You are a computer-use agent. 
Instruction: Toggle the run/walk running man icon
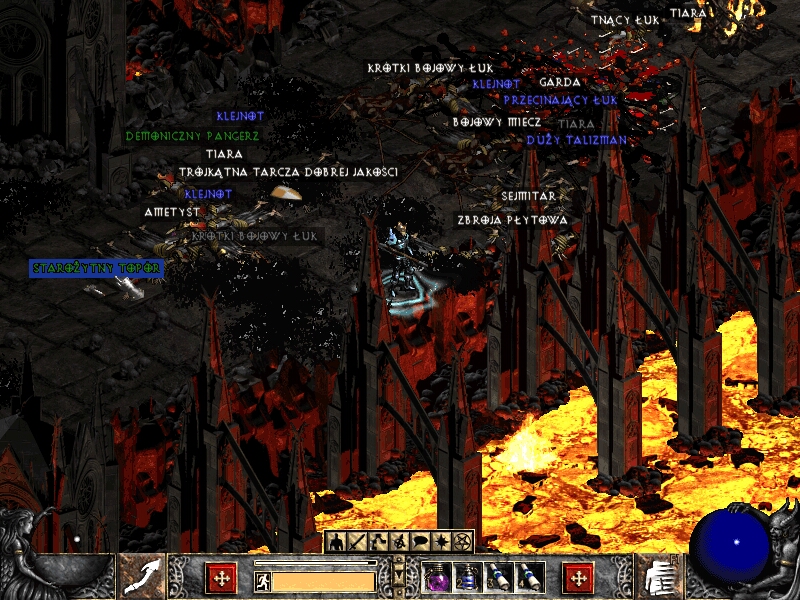(x=262, y=580)
